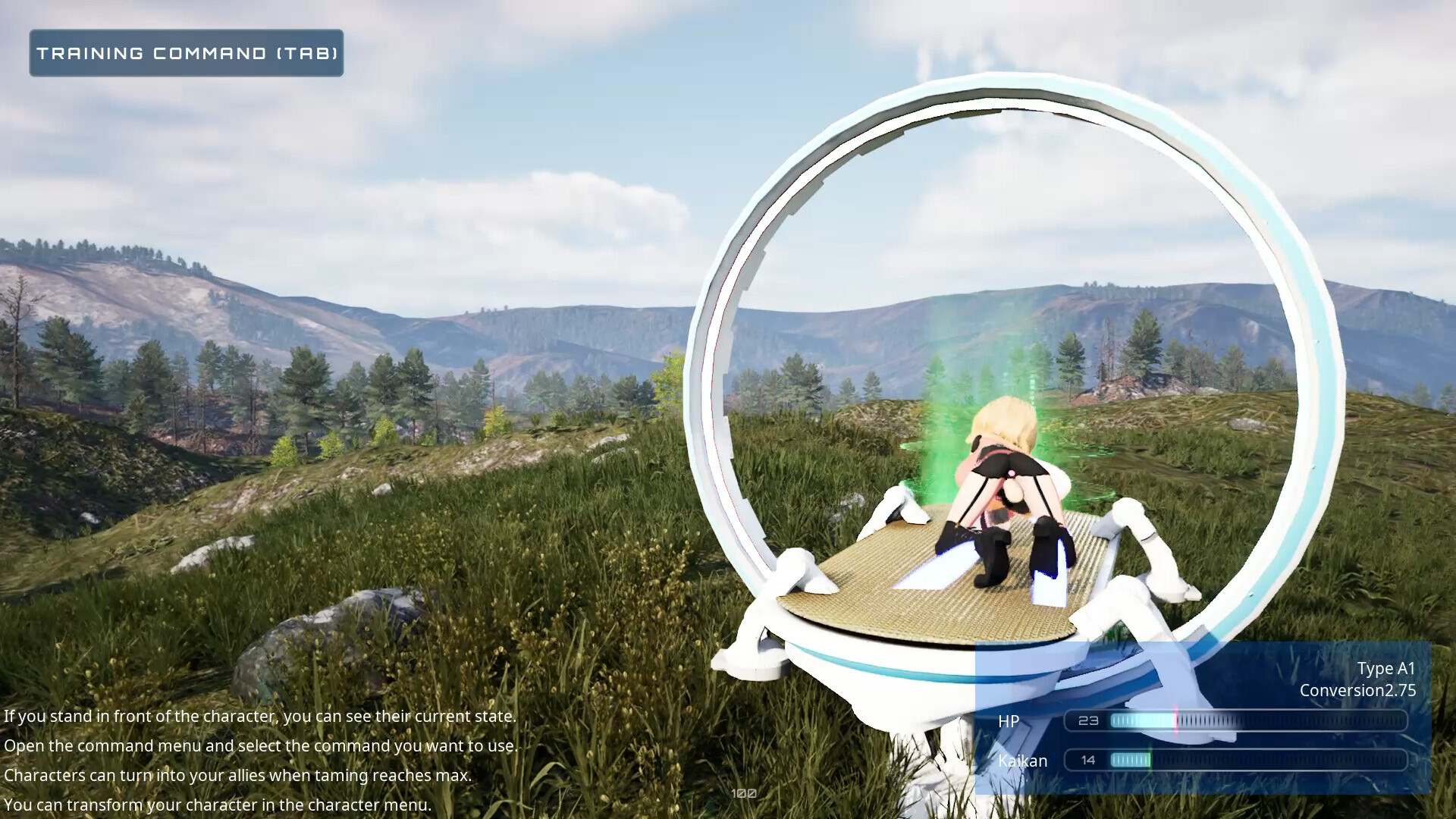Screen dimensions: 1456x819
Task: Select the Kaikan label text
Action: [1022, 761]
